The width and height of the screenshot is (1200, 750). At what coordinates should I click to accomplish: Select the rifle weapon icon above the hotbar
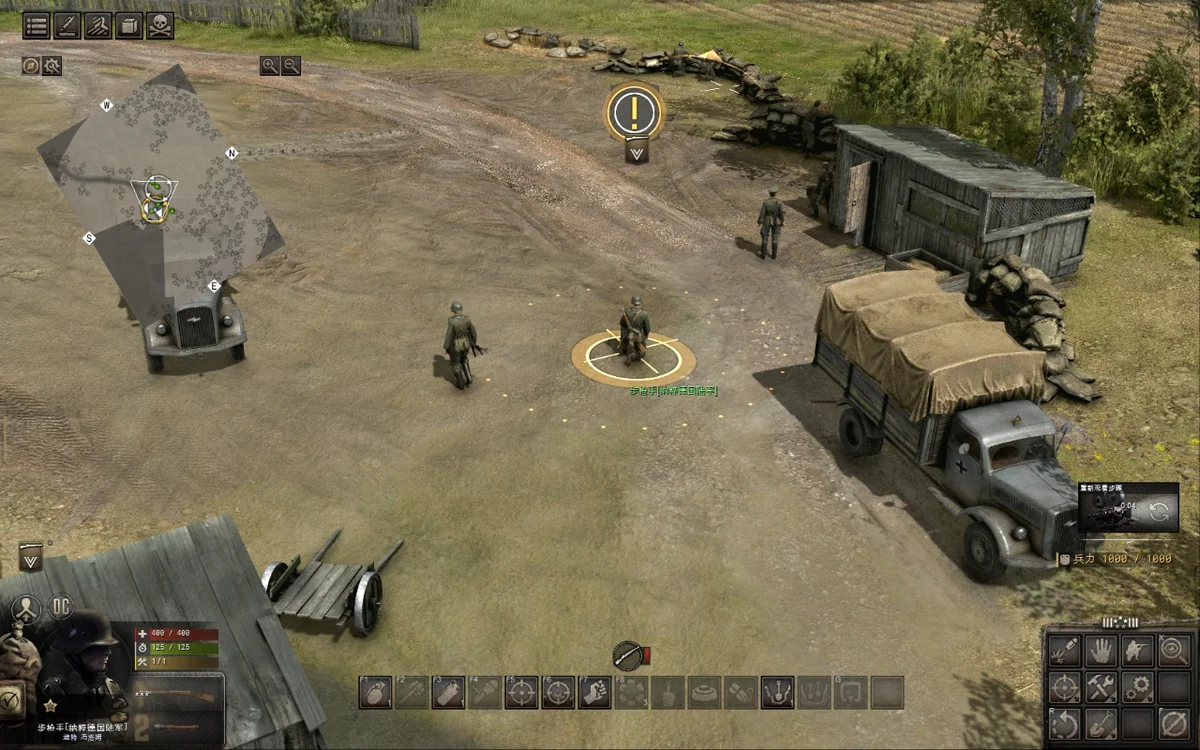[x=628, y=655]
